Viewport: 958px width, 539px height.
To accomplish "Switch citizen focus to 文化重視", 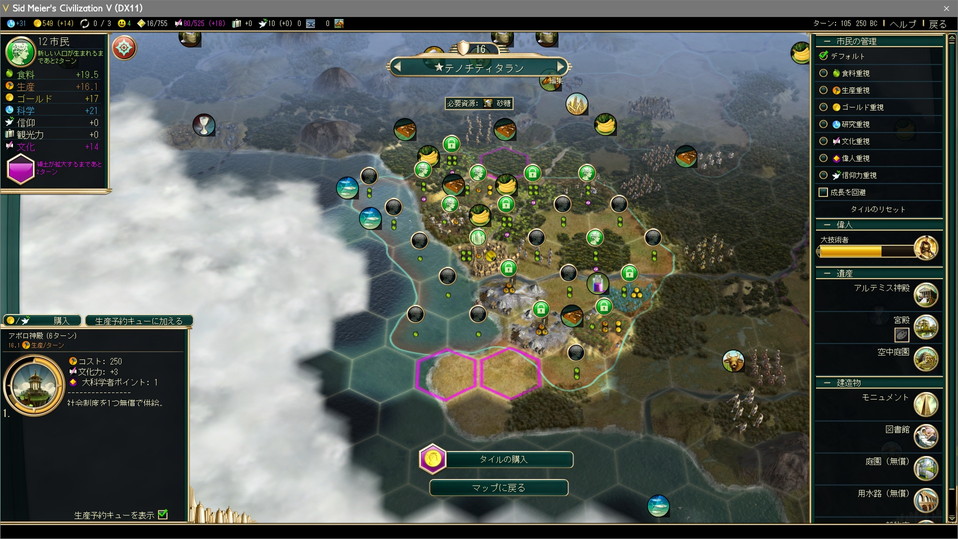I will (824, 141).
